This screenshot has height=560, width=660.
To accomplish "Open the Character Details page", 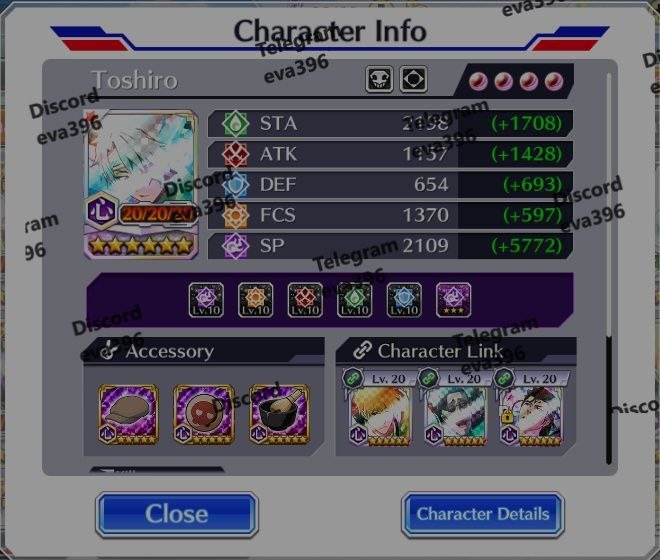I will click(482, 514).
